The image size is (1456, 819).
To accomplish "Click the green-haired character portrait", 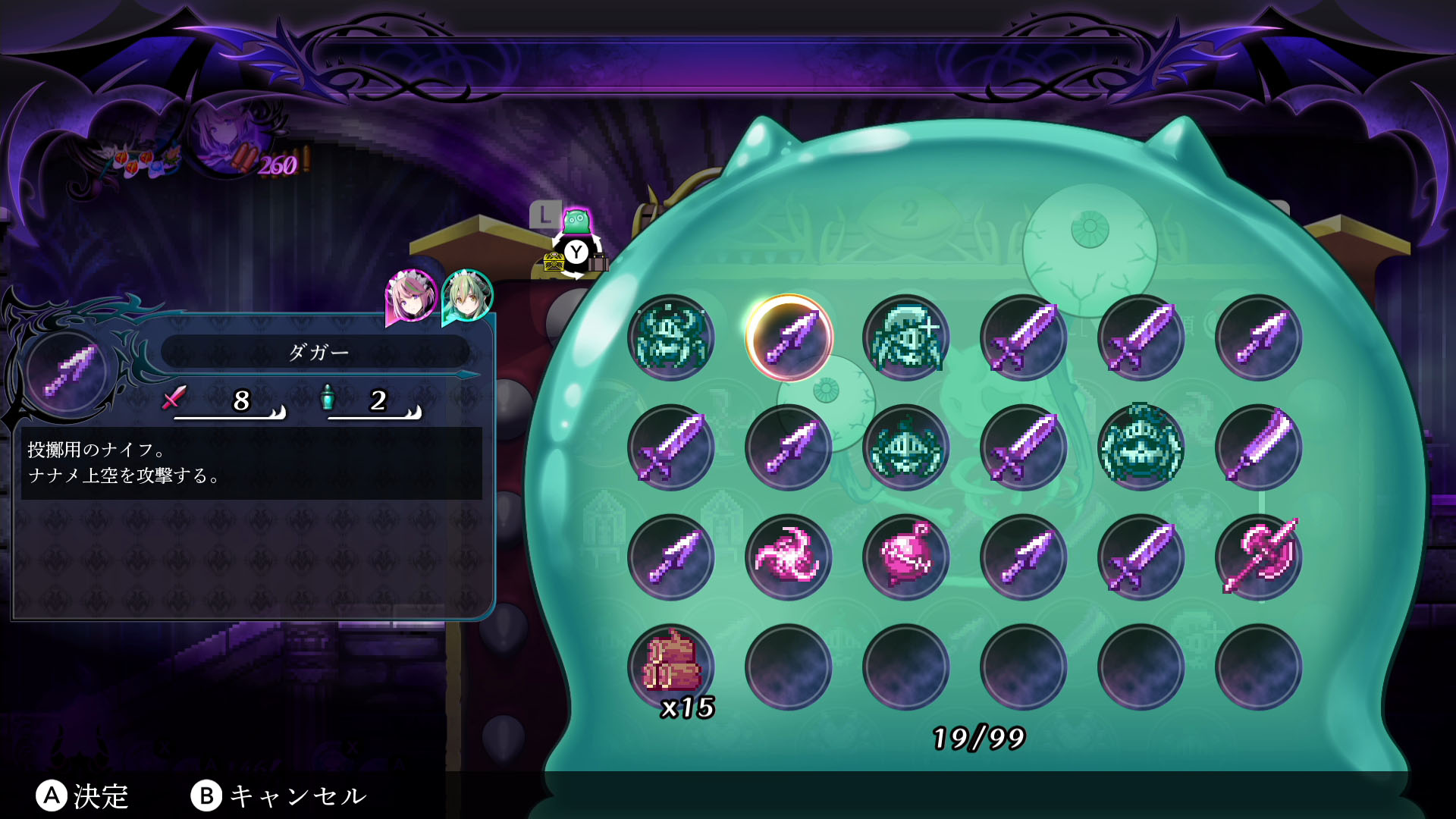I will 467,295.
